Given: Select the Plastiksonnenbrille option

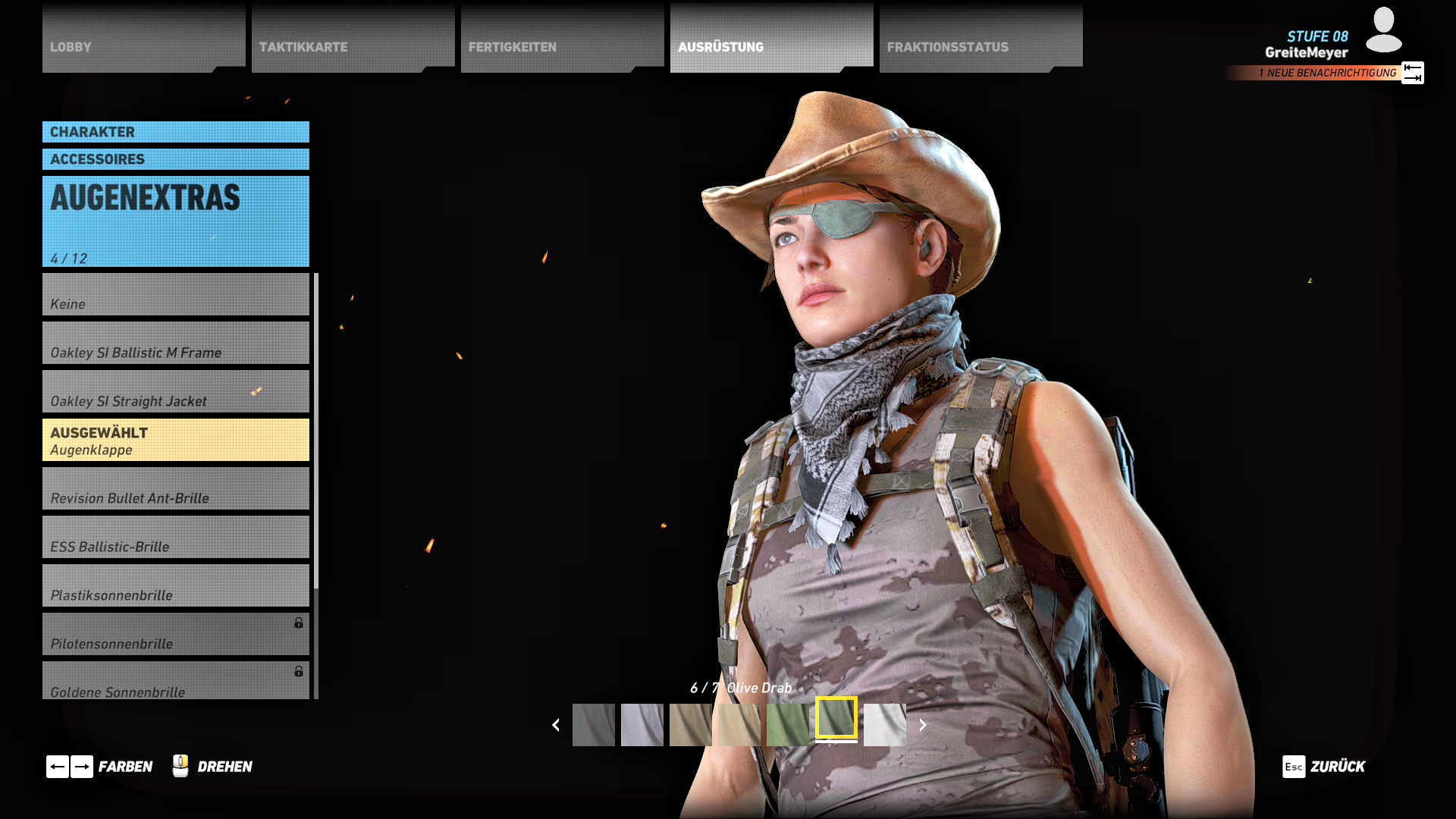Looking at the screenshot, I should pyautogui.click(x=175, y=586).
